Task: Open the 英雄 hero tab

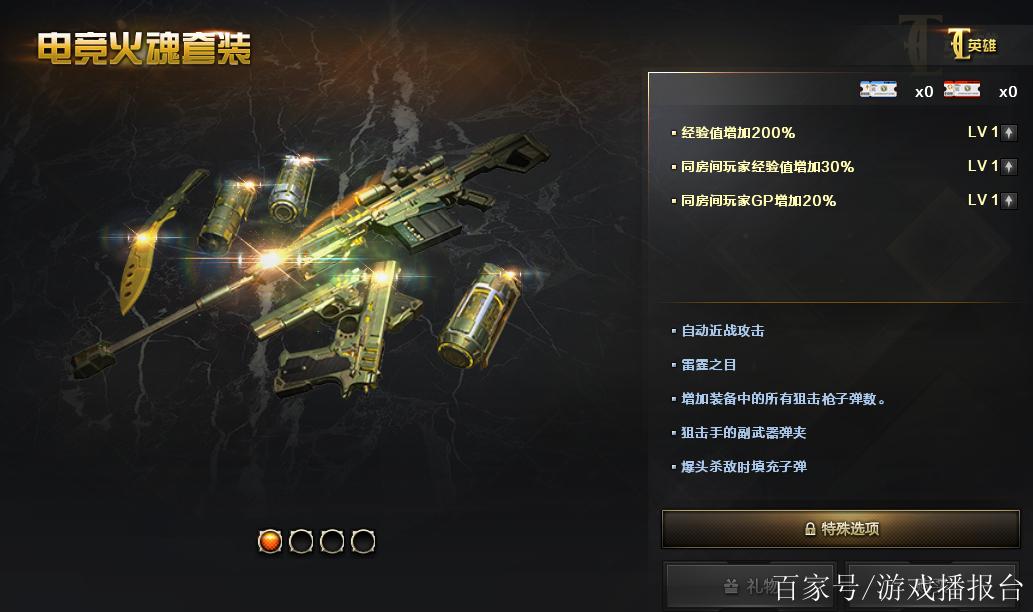Action: click(973, 45)
